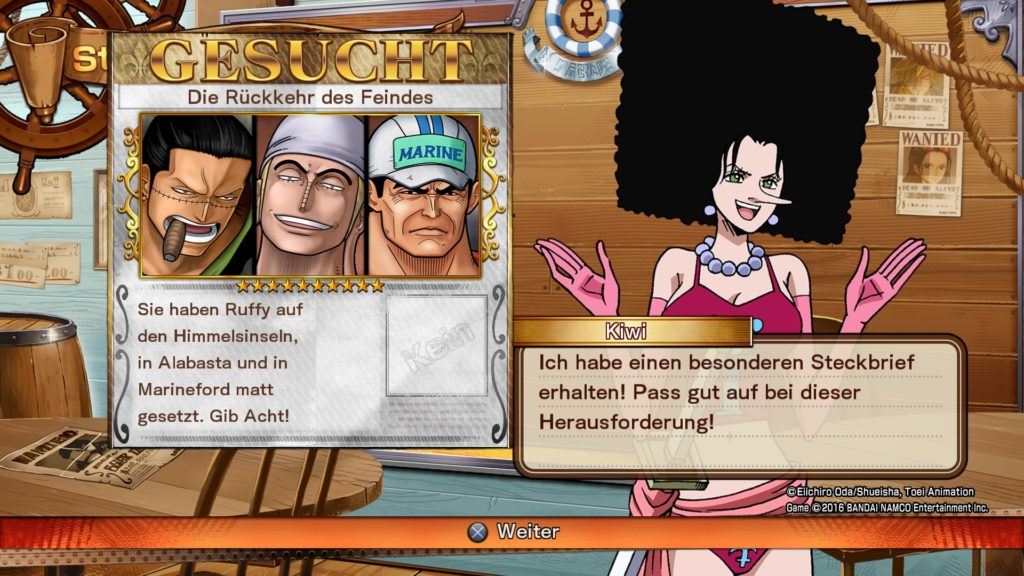The image size is (1024, 576).
Task: Click the Marine cap character portrait
Action: pos(424,195)
